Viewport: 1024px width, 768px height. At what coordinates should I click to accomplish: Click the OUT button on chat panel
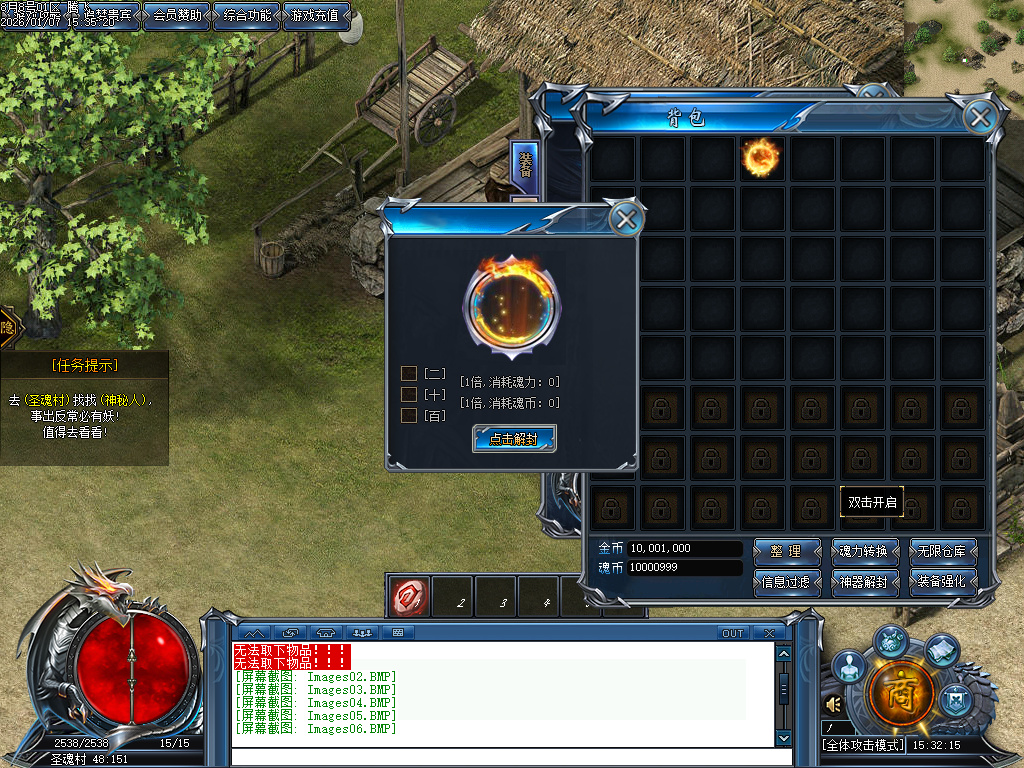(733, 633)
